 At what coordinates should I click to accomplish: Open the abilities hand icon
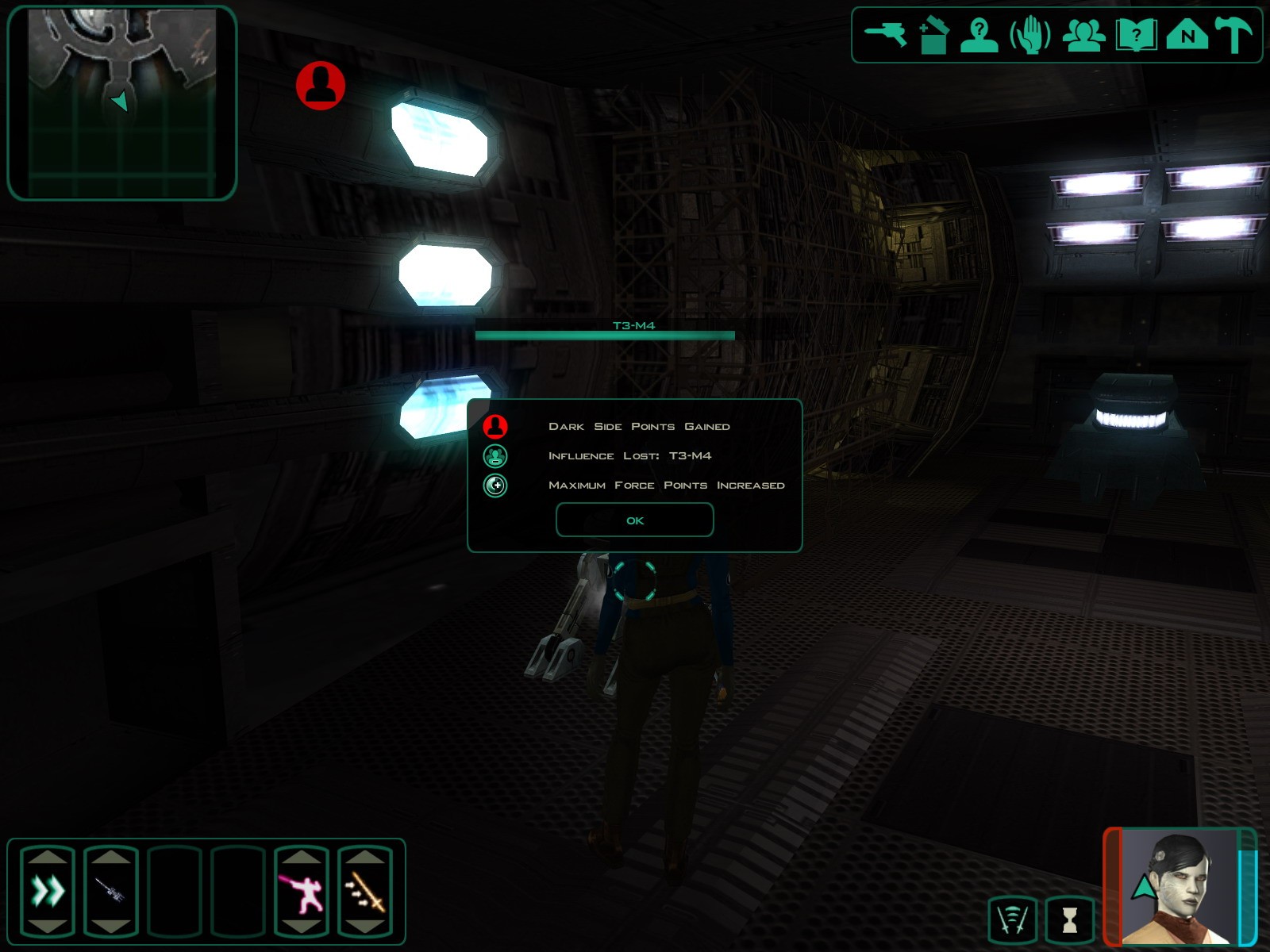click(1030, 36)
